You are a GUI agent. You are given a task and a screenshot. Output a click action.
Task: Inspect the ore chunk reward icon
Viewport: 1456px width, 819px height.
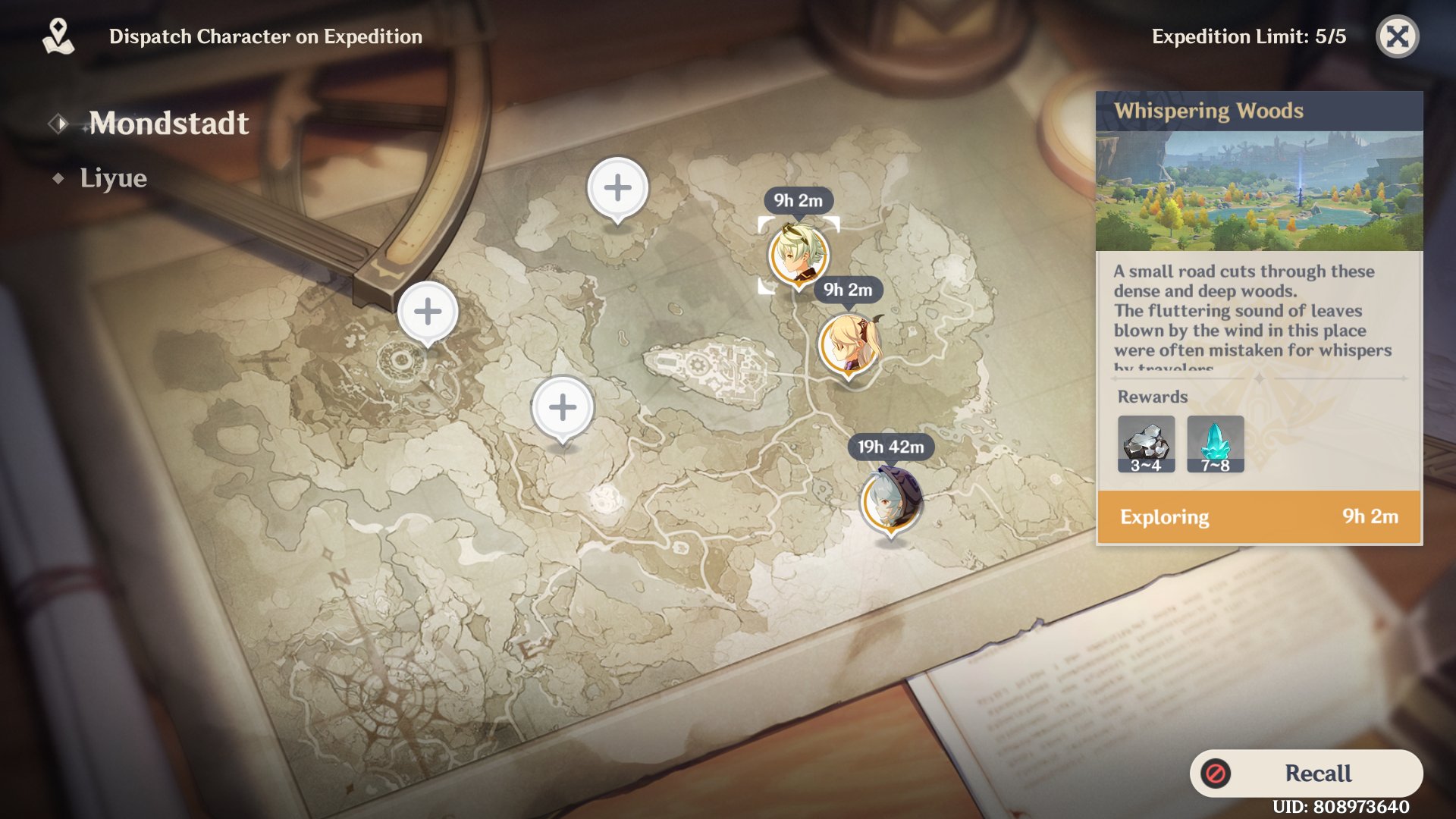click(1146, 444)
